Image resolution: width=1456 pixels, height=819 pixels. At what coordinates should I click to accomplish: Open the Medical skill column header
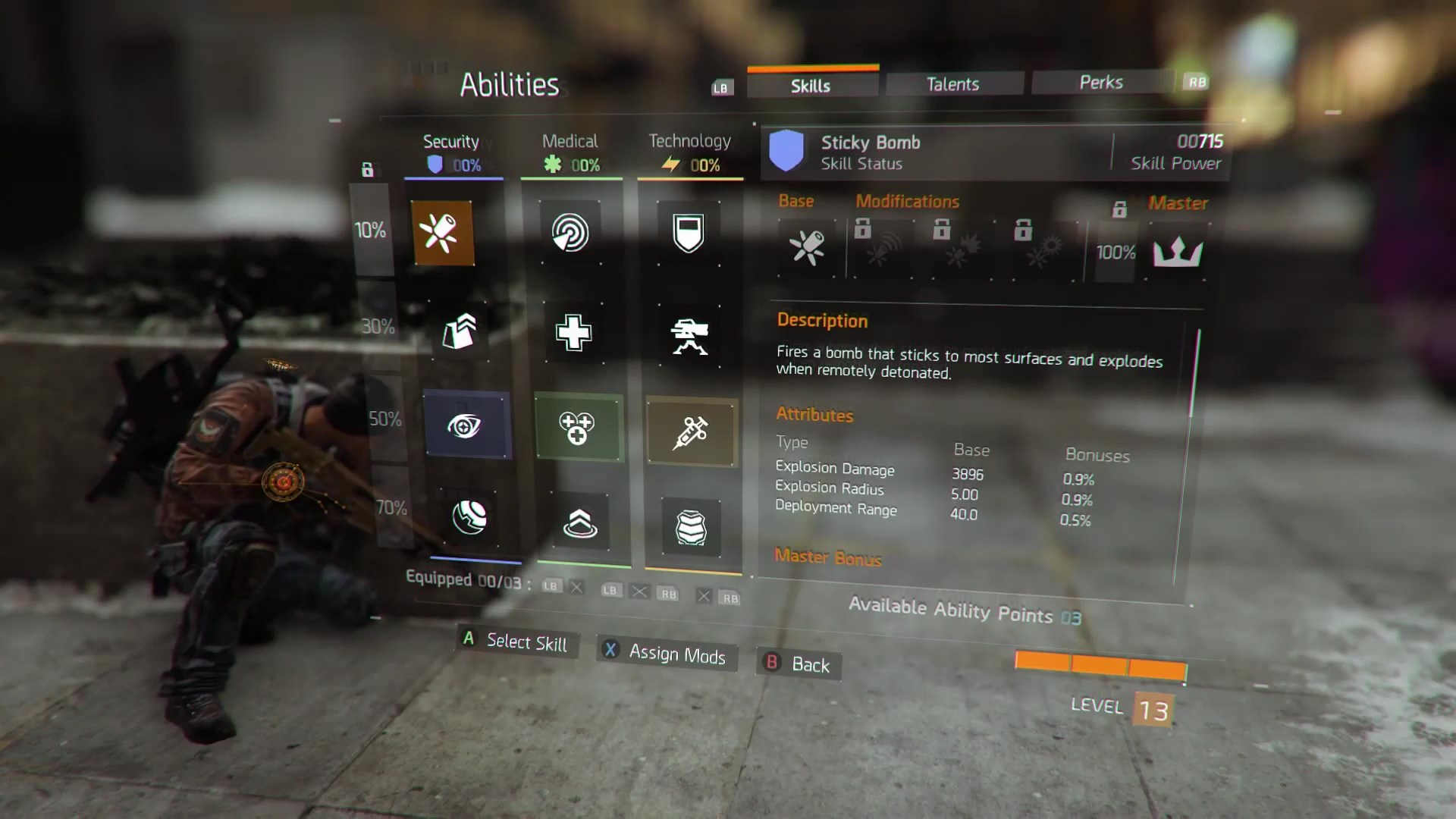570,152
